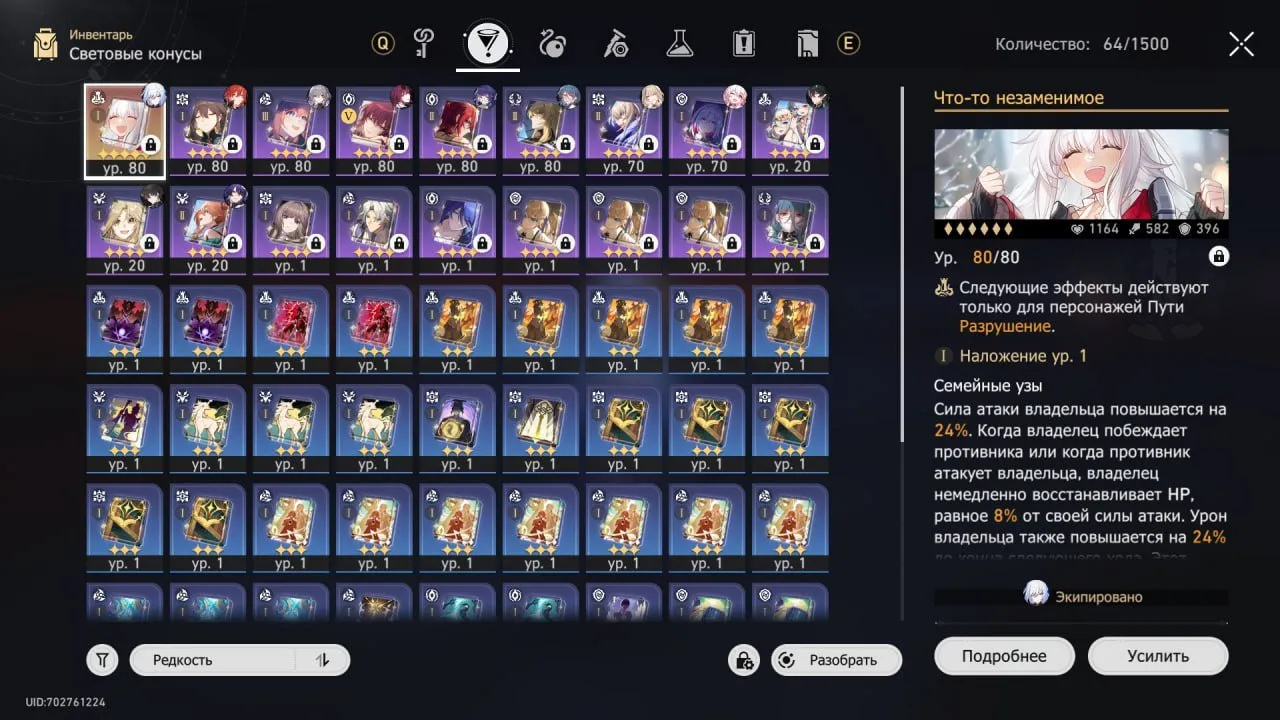
Task: Switch to the key icon tab
Action: (426, 43)
